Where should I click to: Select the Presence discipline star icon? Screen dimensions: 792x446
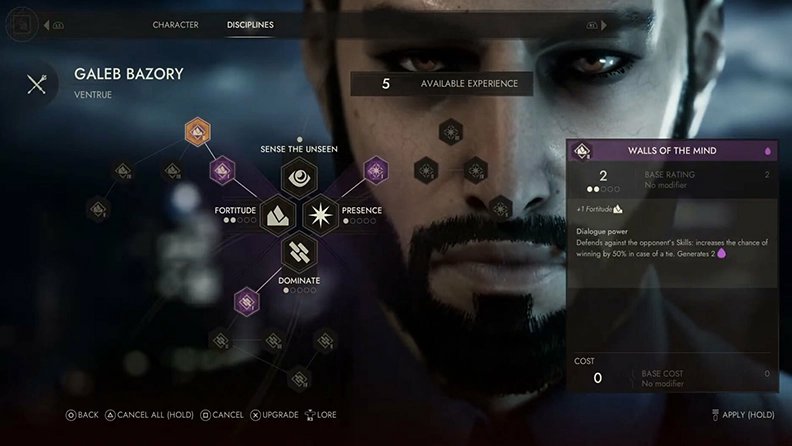(322, 212)
